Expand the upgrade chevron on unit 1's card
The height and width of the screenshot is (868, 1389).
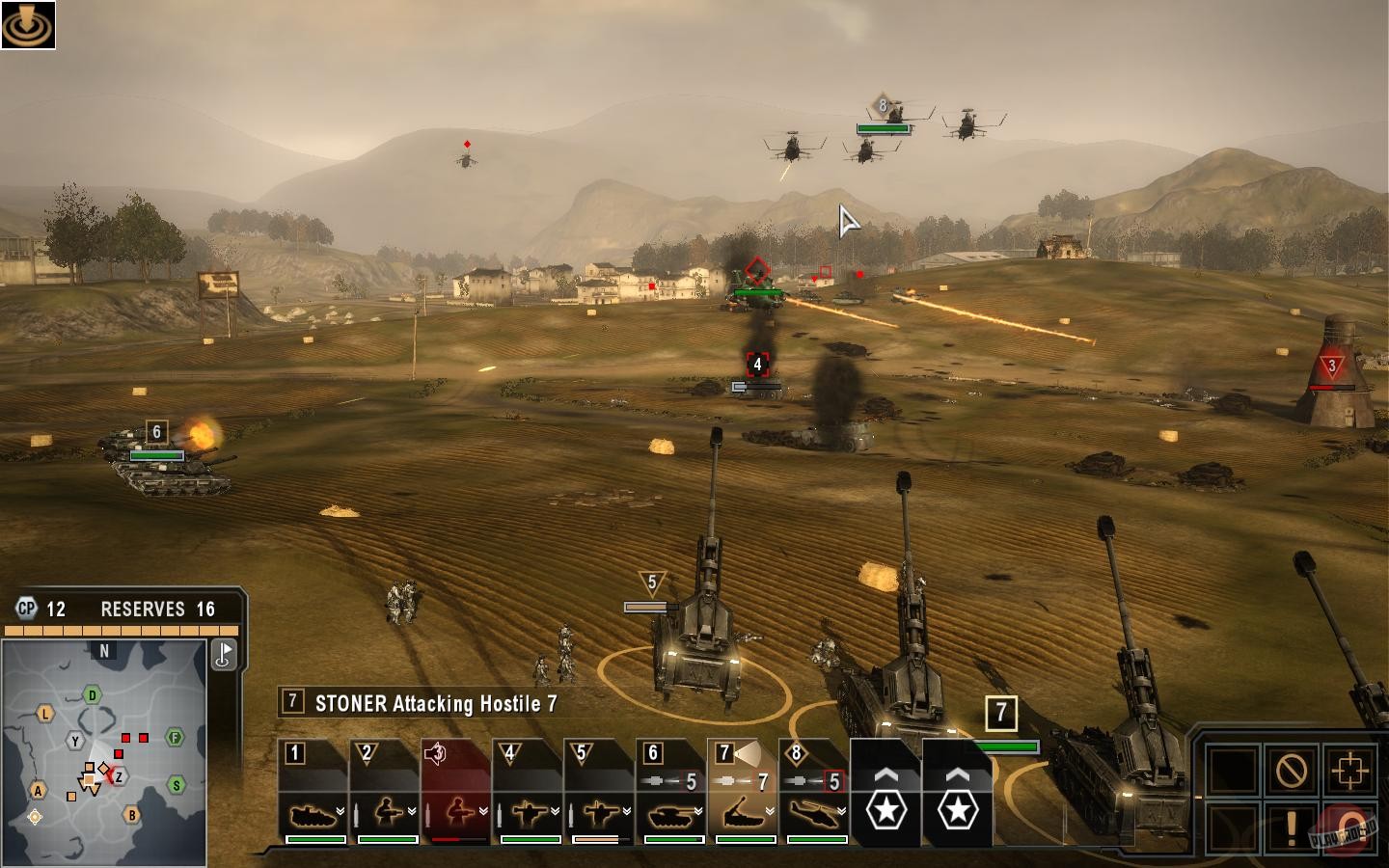pyautogui.click(x=340, y=813)
